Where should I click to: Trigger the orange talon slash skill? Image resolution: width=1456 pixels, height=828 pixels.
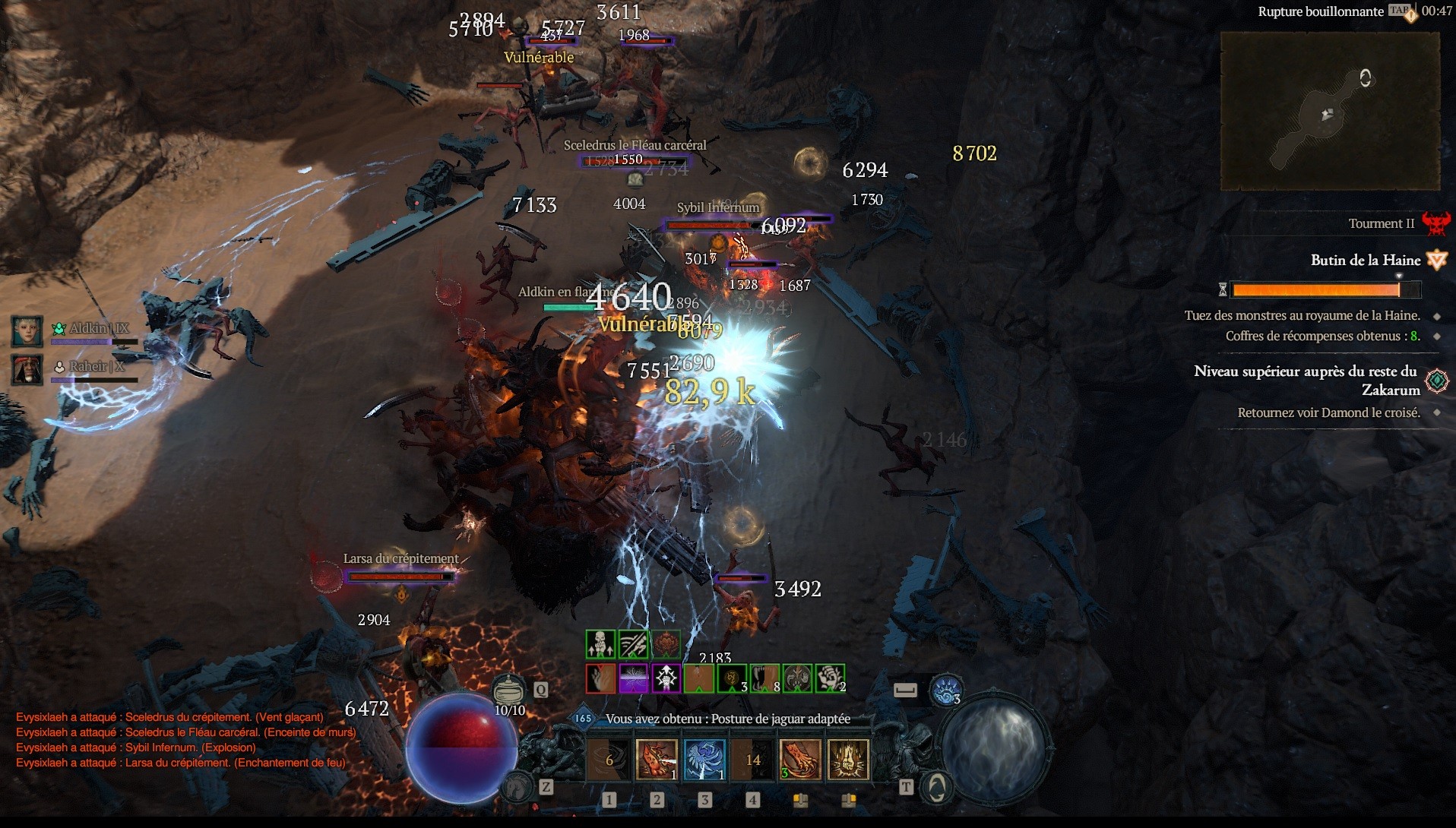[x=799, y=759]
